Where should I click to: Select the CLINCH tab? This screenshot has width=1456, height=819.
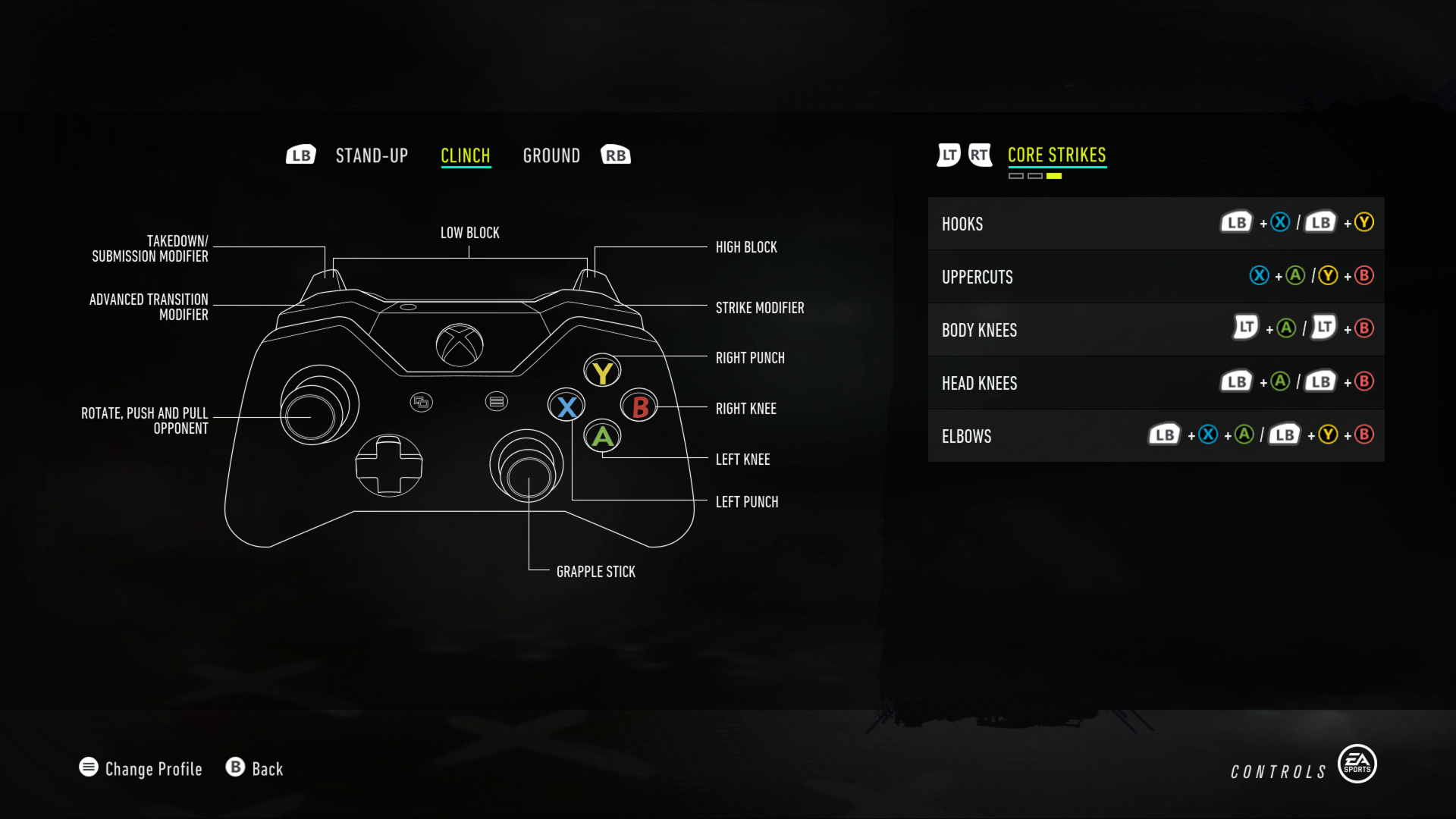coord(466,155)
